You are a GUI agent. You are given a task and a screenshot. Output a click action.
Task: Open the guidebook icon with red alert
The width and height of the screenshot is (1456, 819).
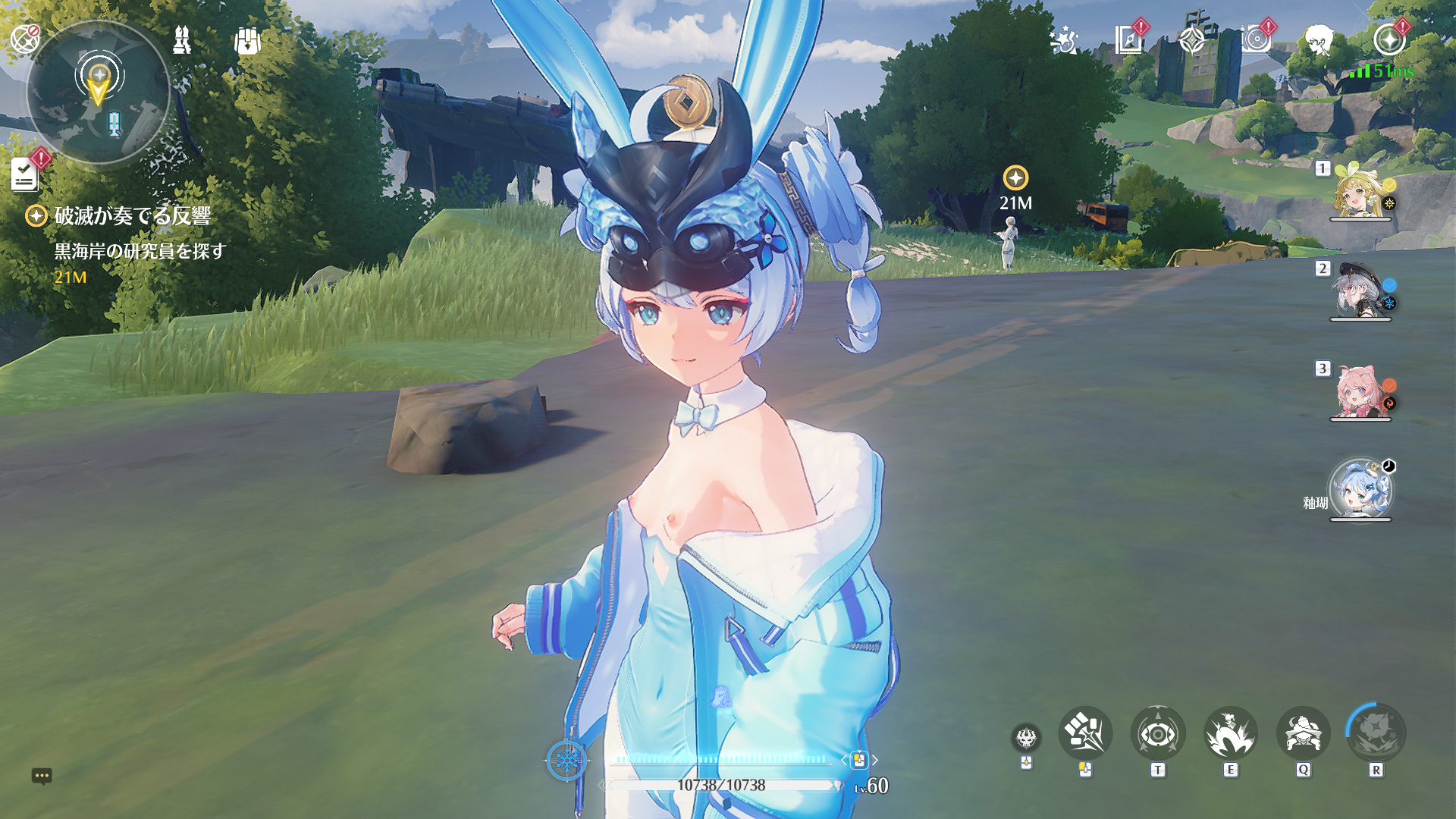(1129, 39)
